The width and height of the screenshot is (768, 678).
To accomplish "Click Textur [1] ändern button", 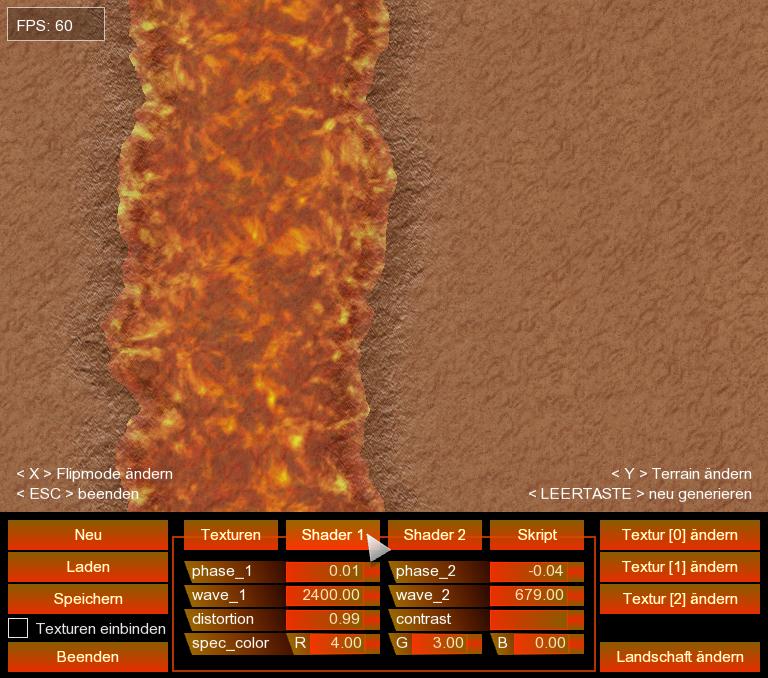I will point(680,567).
